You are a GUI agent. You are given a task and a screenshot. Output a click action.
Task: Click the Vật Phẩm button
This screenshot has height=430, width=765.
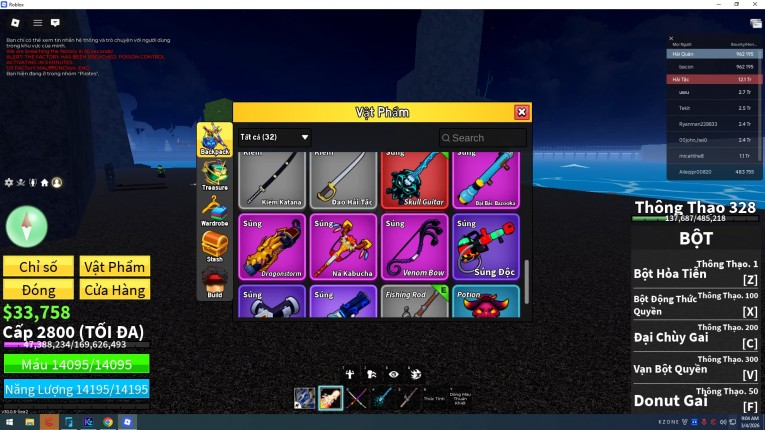114,266
